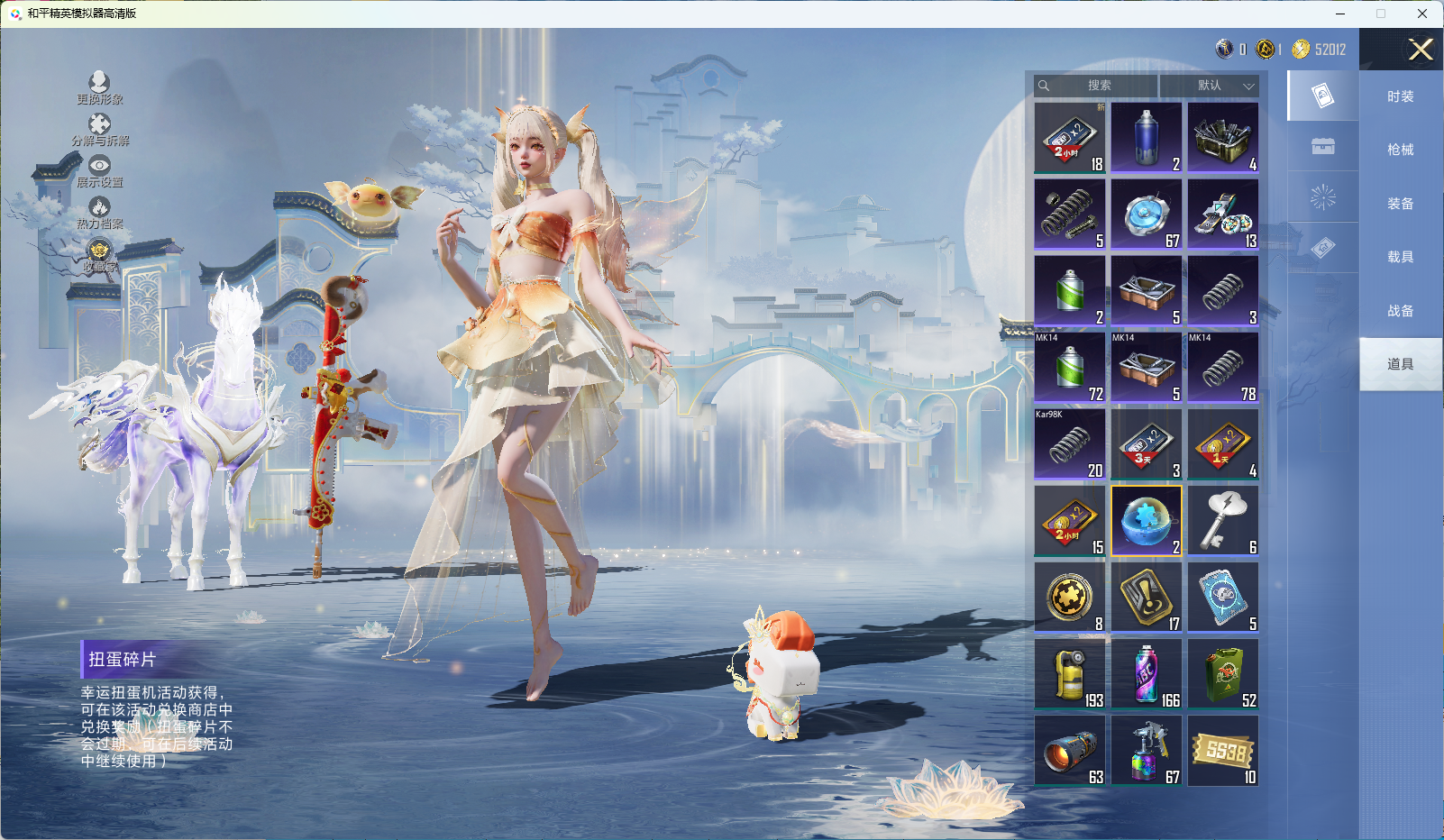Select the 装备 category tab
This screenshot has height=840, width=1444.
1400,204
